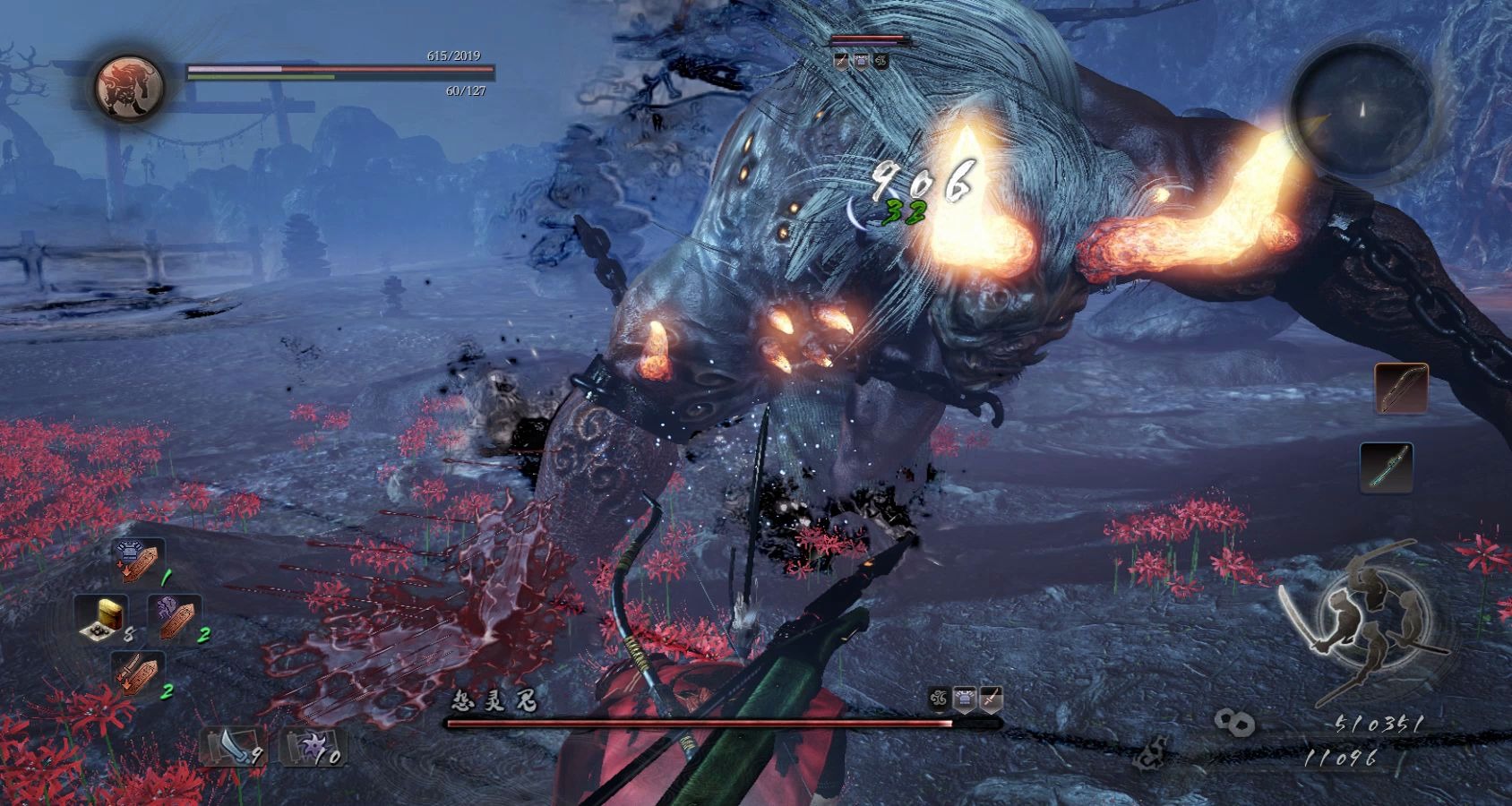Viewport: 1512px width, 806px height.
Task: Click the guardian spirit emblem
Action: (129, 87)
